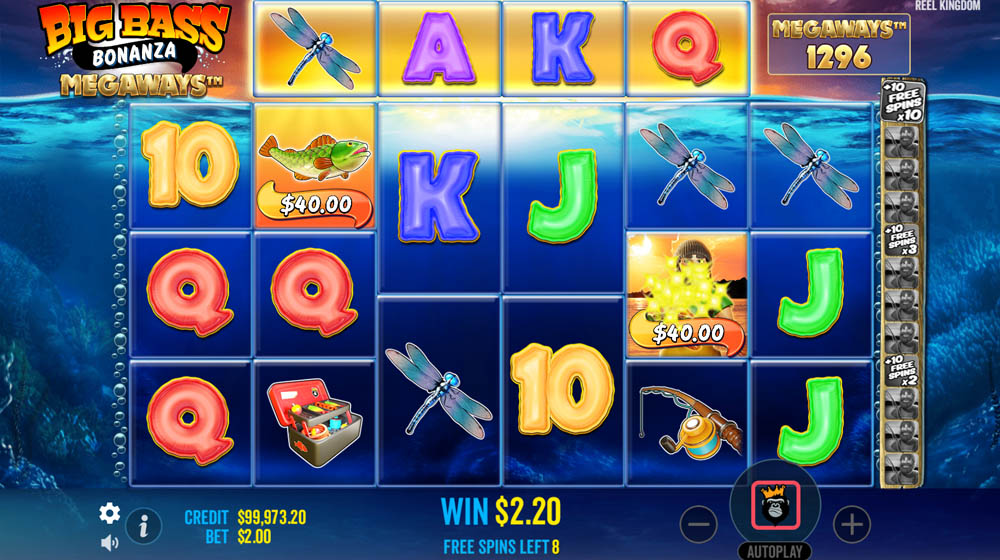Open the settings gear menu
1000x560 pixels.
click(109, 513)
